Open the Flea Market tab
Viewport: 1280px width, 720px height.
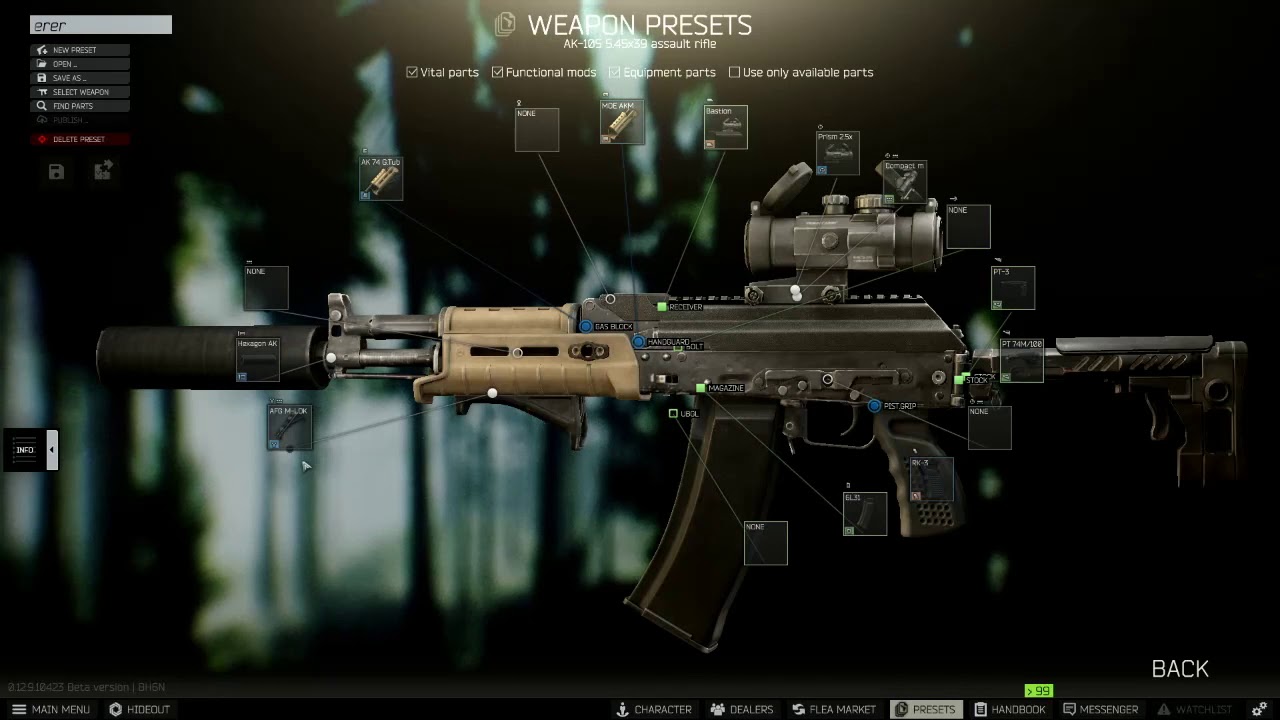[833, 709]
